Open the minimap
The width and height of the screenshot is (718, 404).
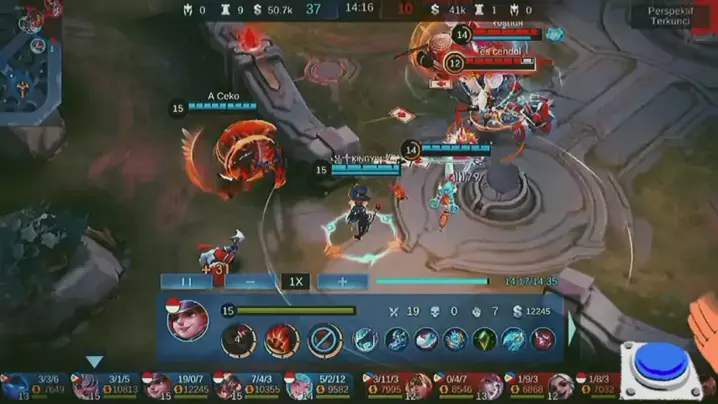[x=30, y=60]
